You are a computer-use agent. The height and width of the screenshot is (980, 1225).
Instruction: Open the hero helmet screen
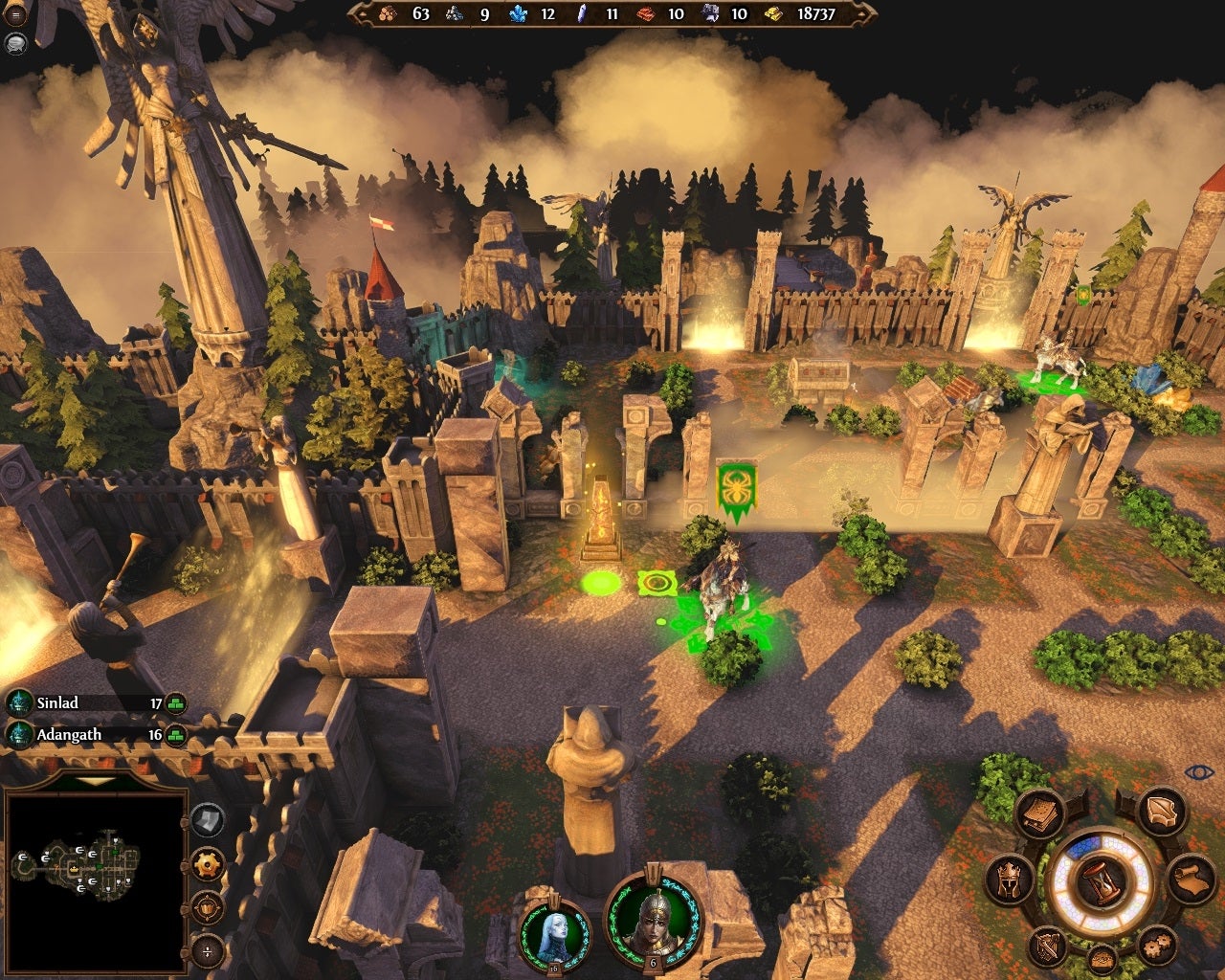point(1010,878)
